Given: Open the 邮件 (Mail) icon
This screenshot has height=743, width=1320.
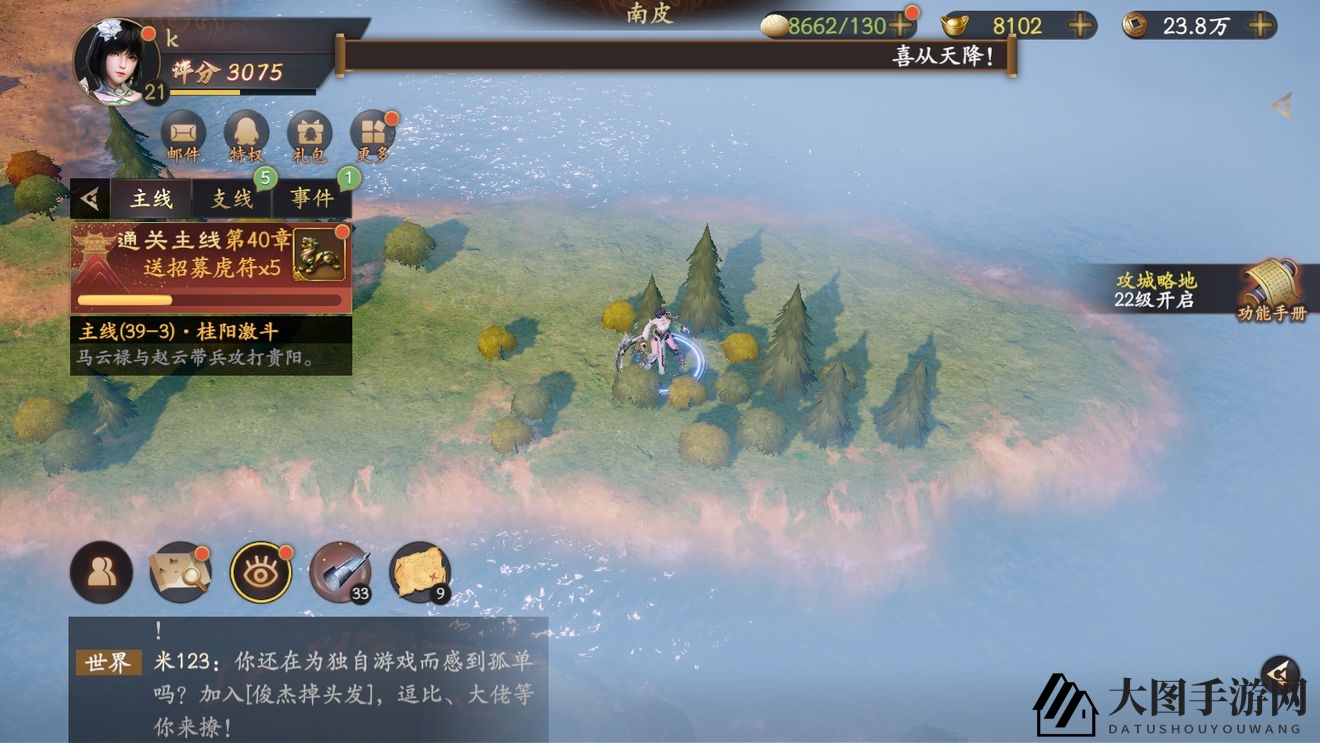Looking at the screenshot, I should [x=183, y=133].
